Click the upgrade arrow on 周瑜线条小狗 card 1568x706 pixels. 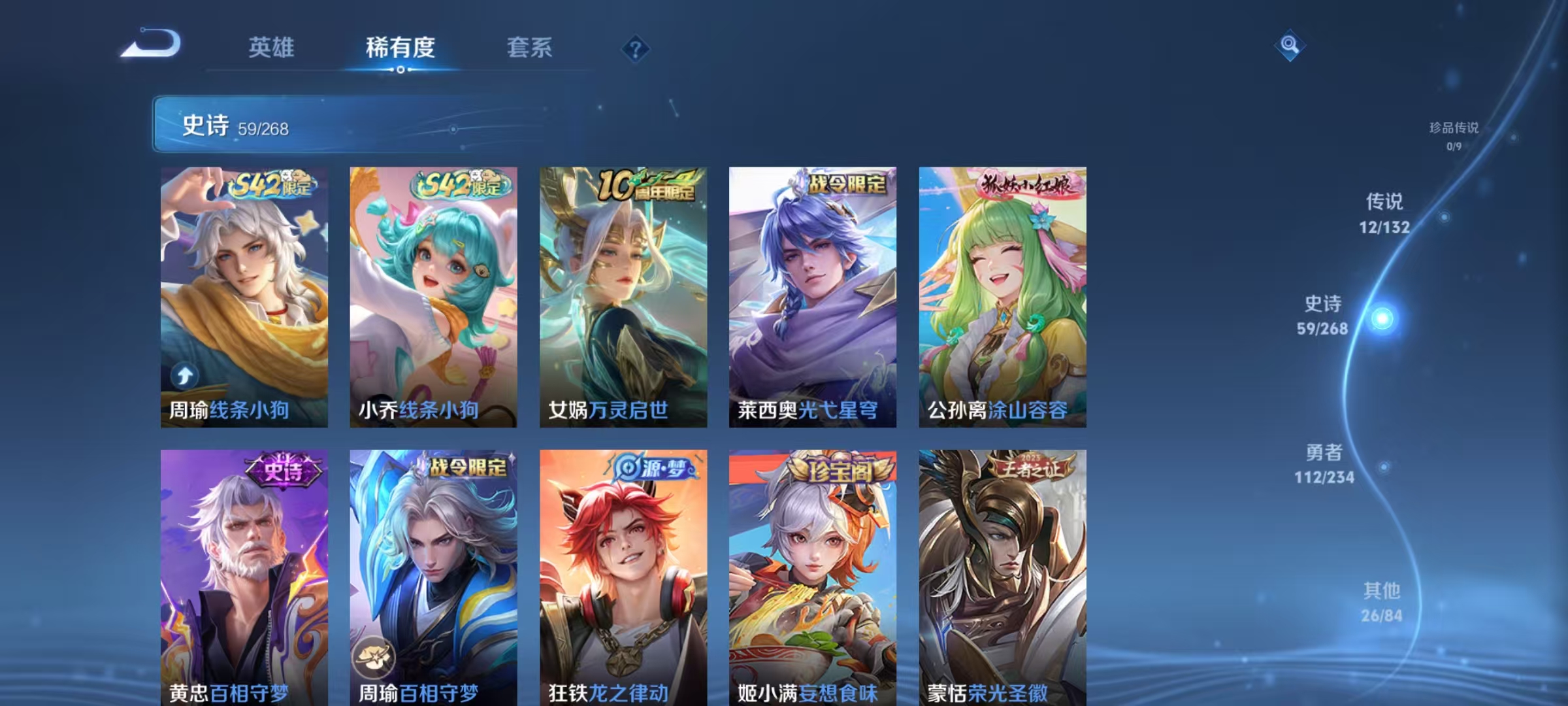(x=184, y=374)
